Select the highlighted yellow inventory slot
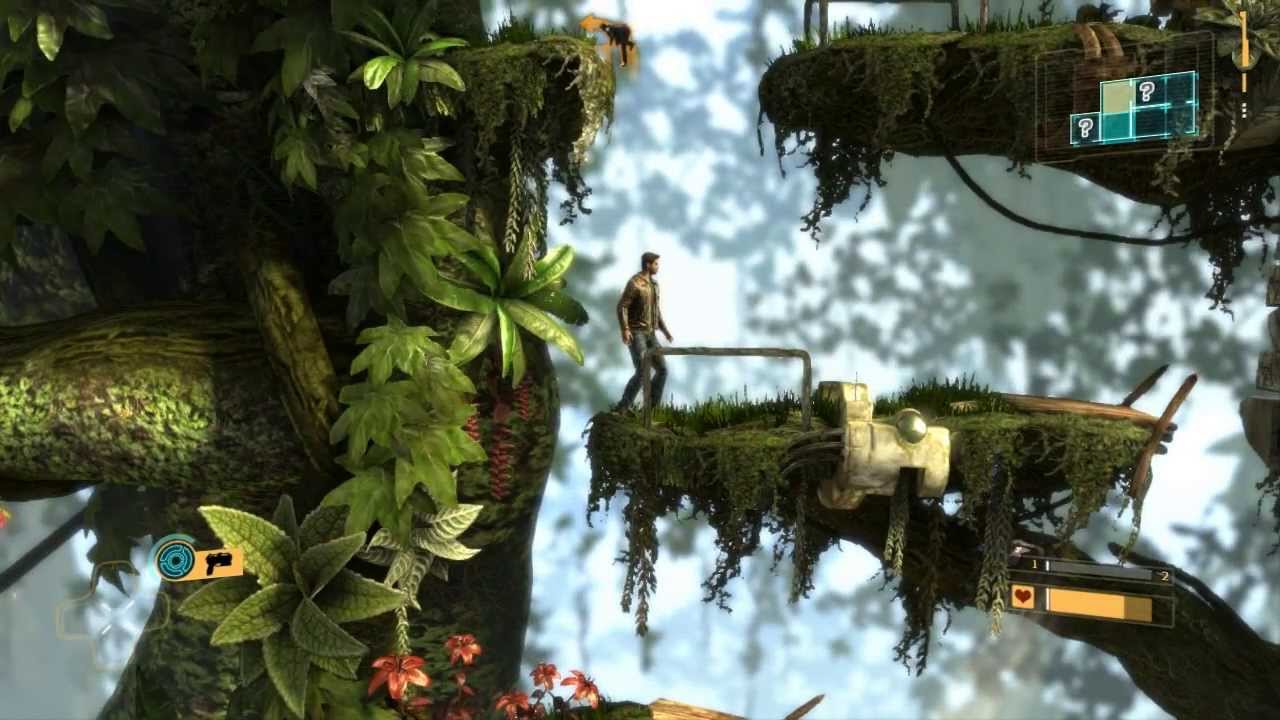 (x=1117, y=96)
